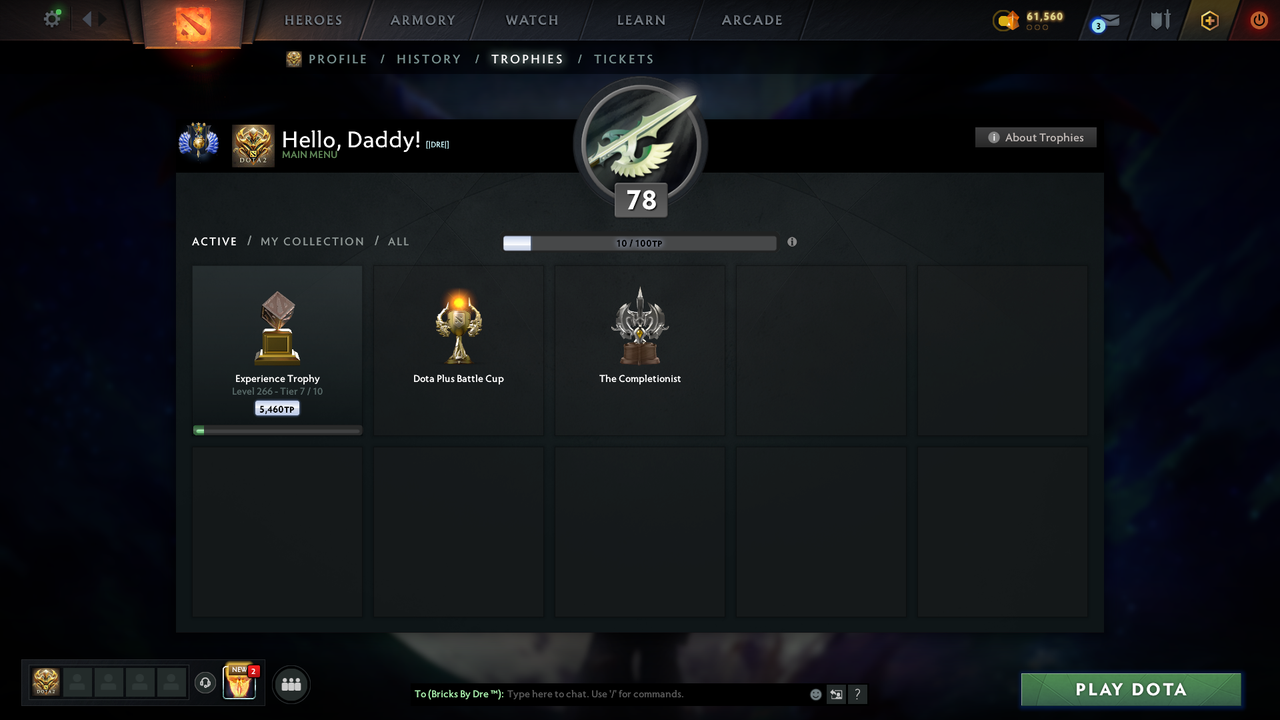Open the friends list icon
The image size is (1280, 720).
pyautogui.click(x=290, y=684)
